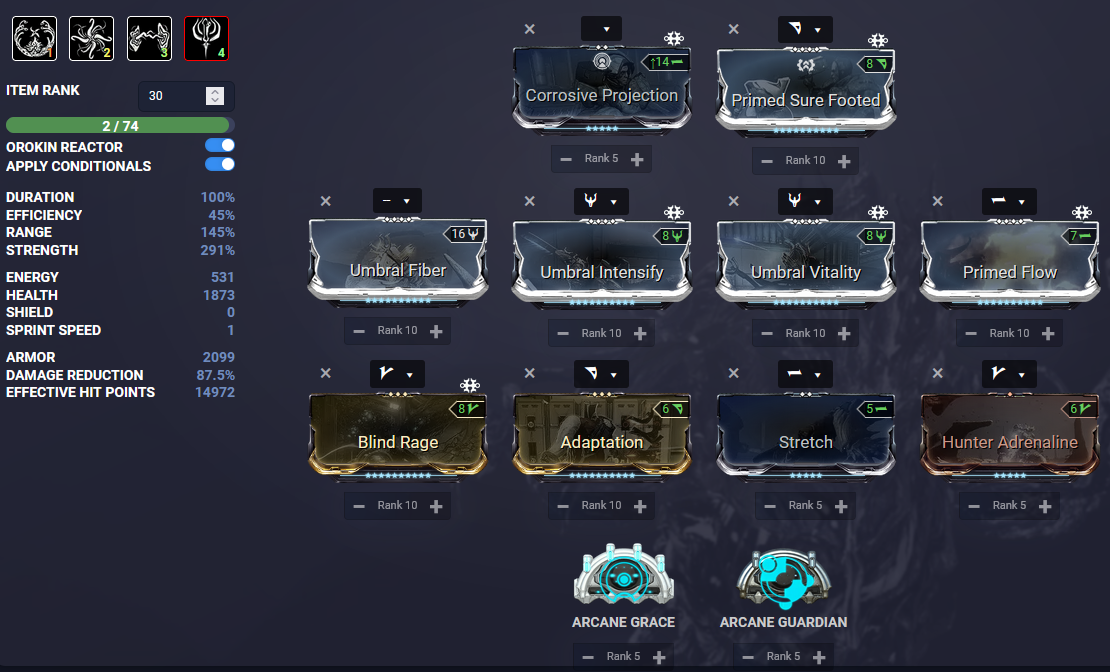Select the fourth ability icon

point(206,39)
